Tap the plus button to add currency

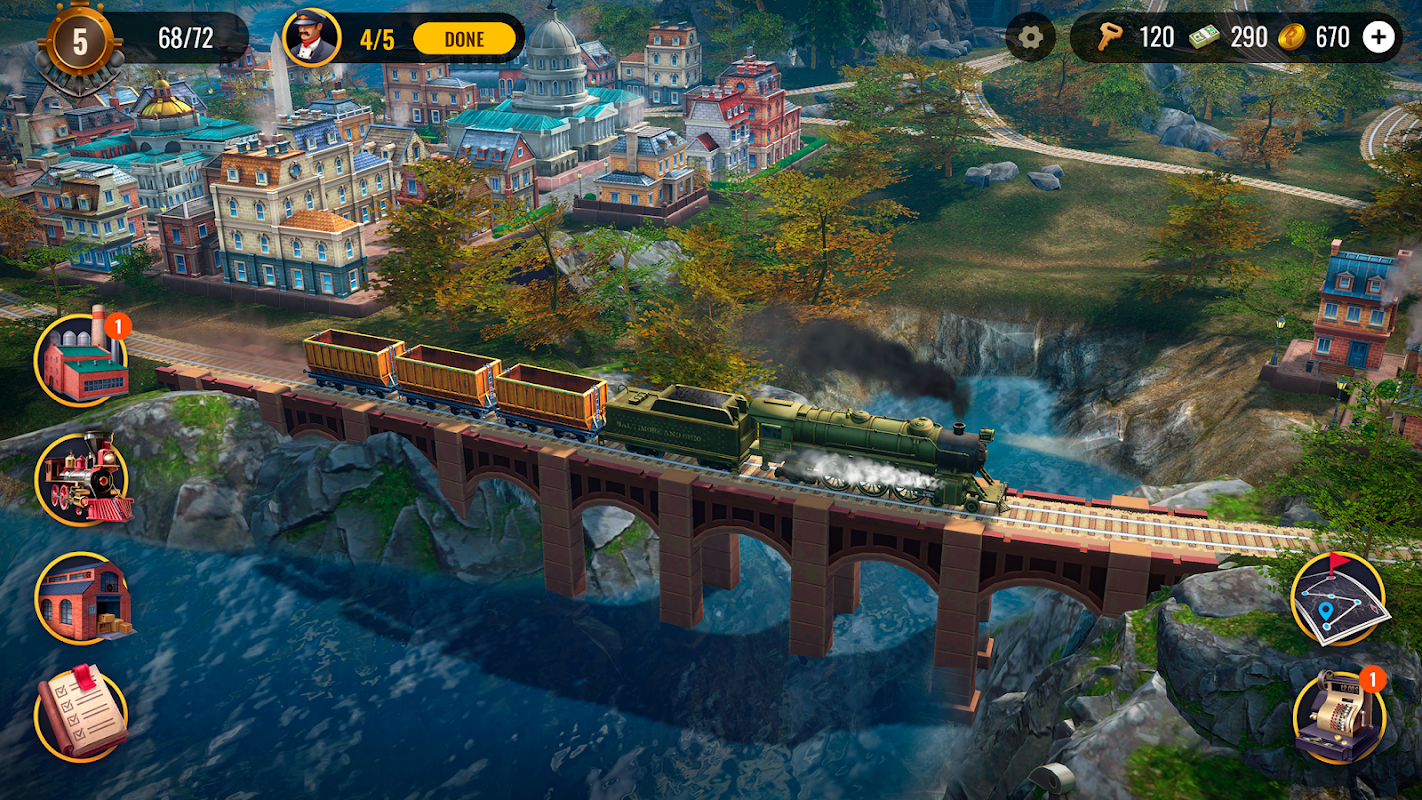coord(1379,38)
